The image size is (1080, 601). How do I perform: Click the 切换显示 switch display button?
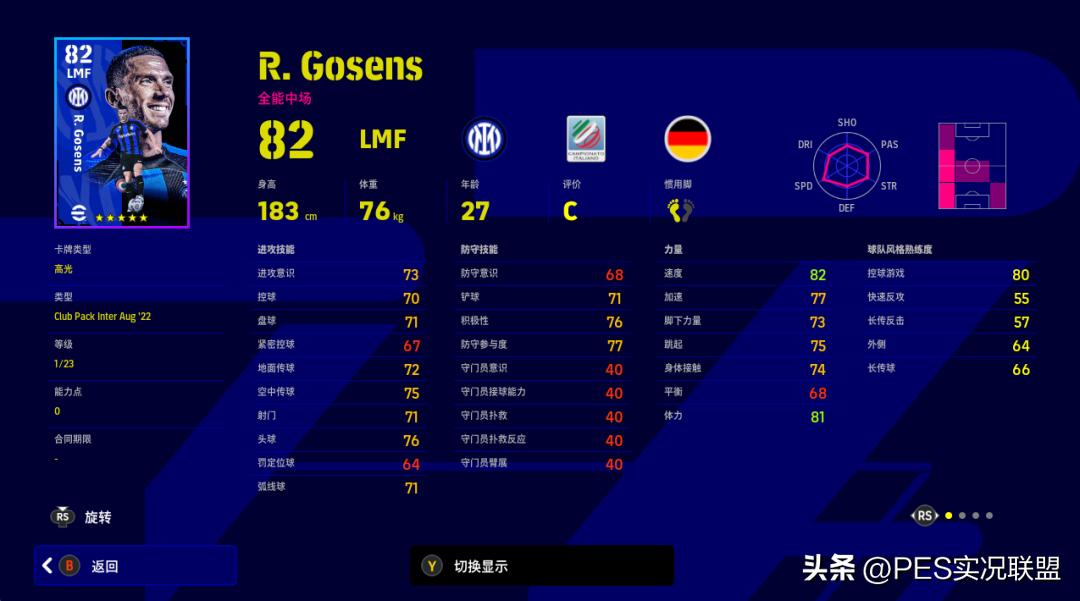click(541, 566)
